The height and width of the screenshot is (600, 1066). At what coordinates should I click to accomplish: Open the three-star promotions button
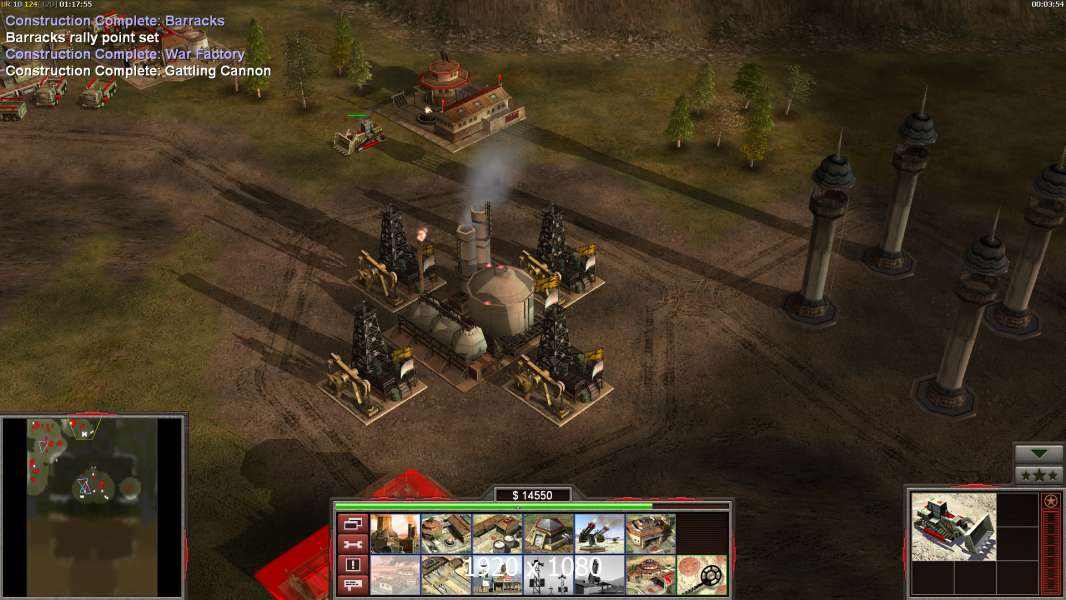pyautogui.click(x=1039, y=475)
